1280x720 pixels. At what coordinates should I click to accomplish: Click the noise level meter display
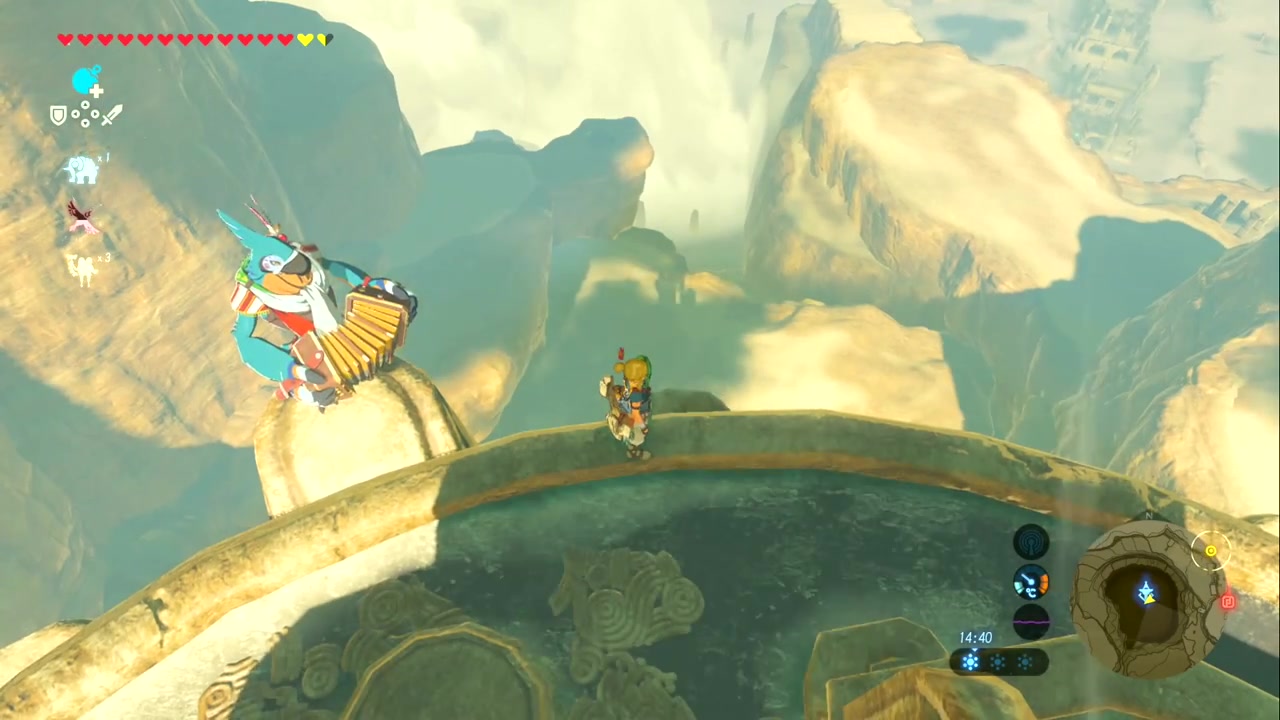point(1030,622)
